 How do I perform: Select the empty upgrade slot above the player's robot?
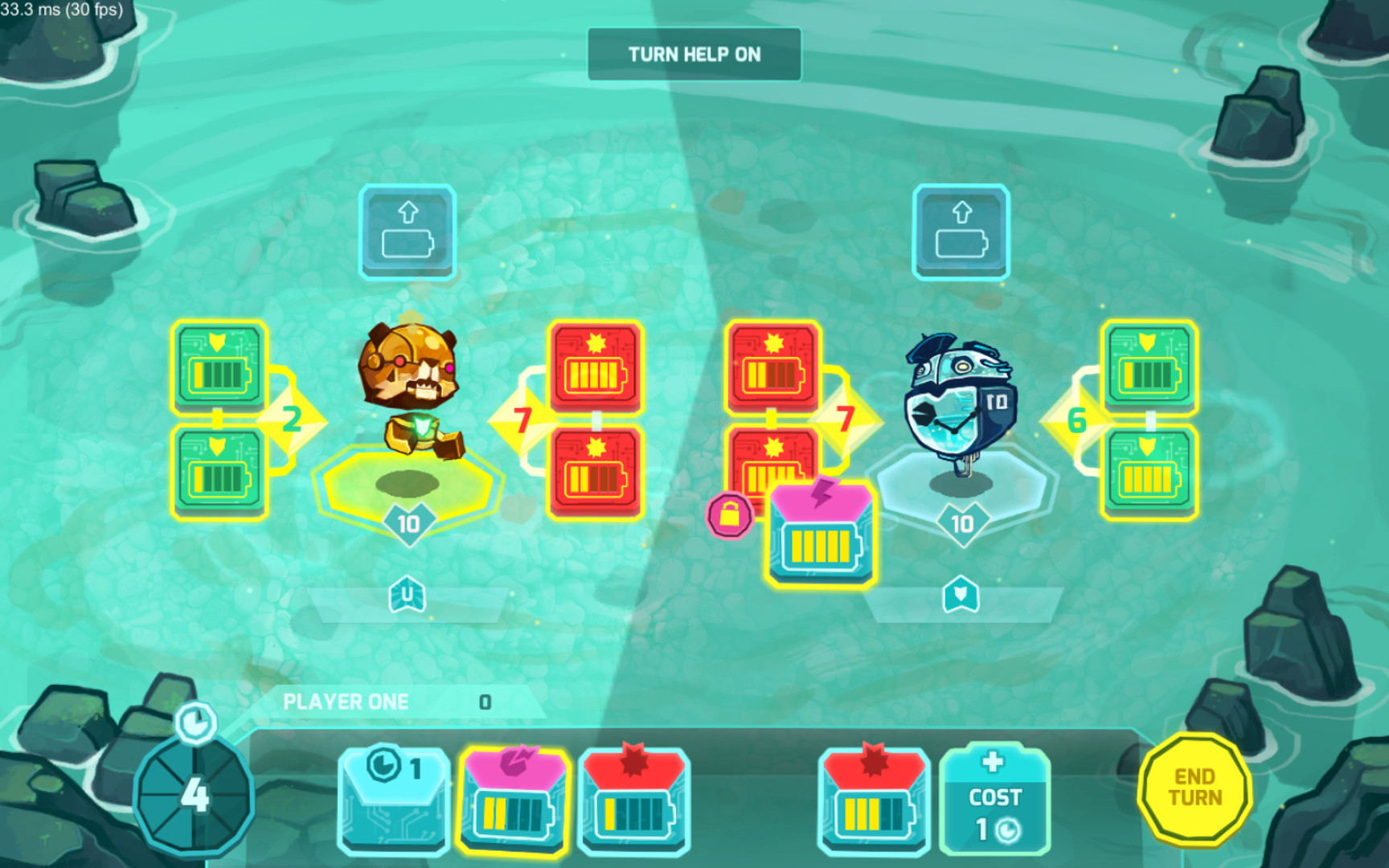[x=407, y=231]
